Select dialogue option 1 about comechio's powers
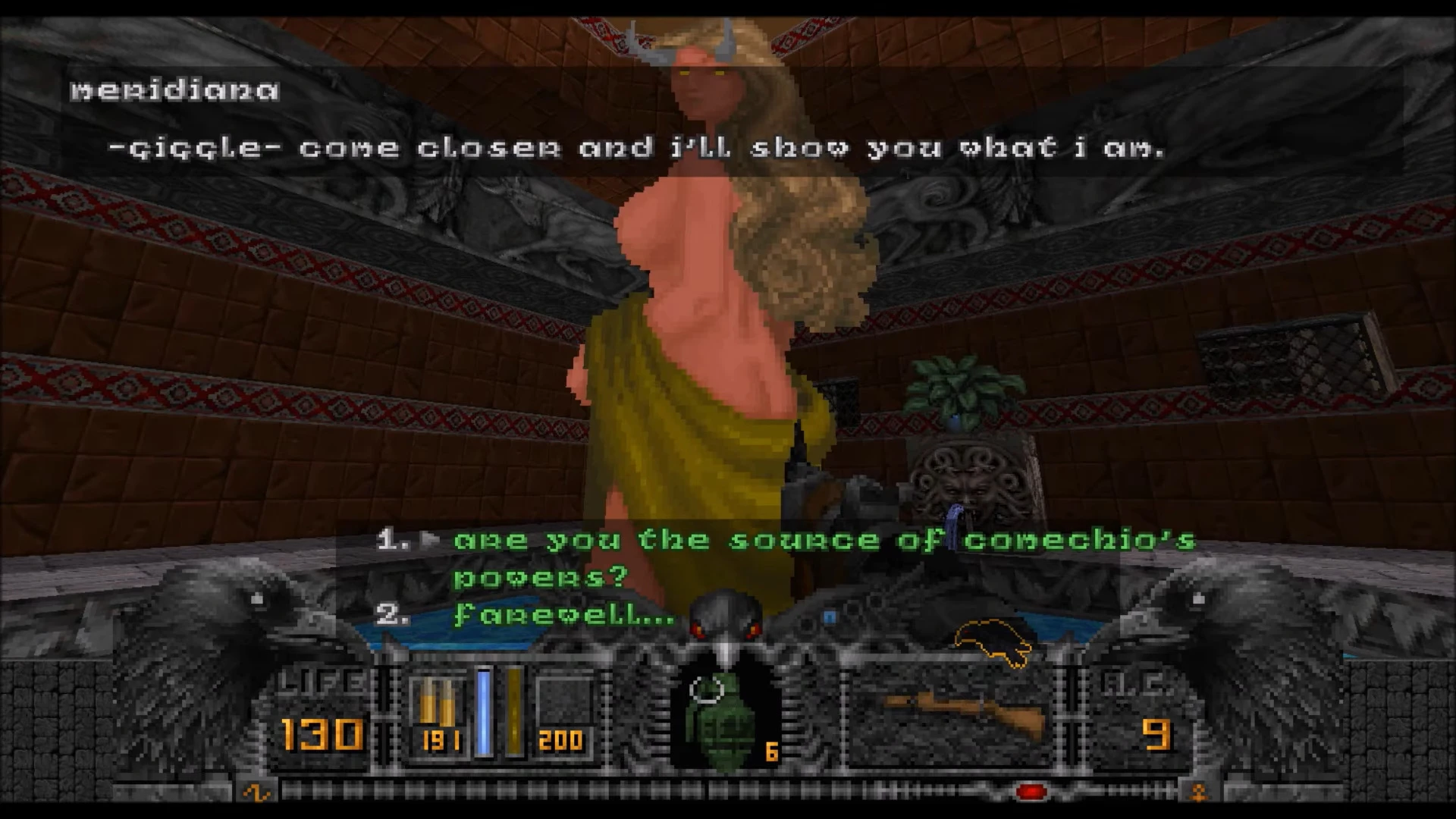Viewport: 1456px width, 819px height. pos(758,540)
